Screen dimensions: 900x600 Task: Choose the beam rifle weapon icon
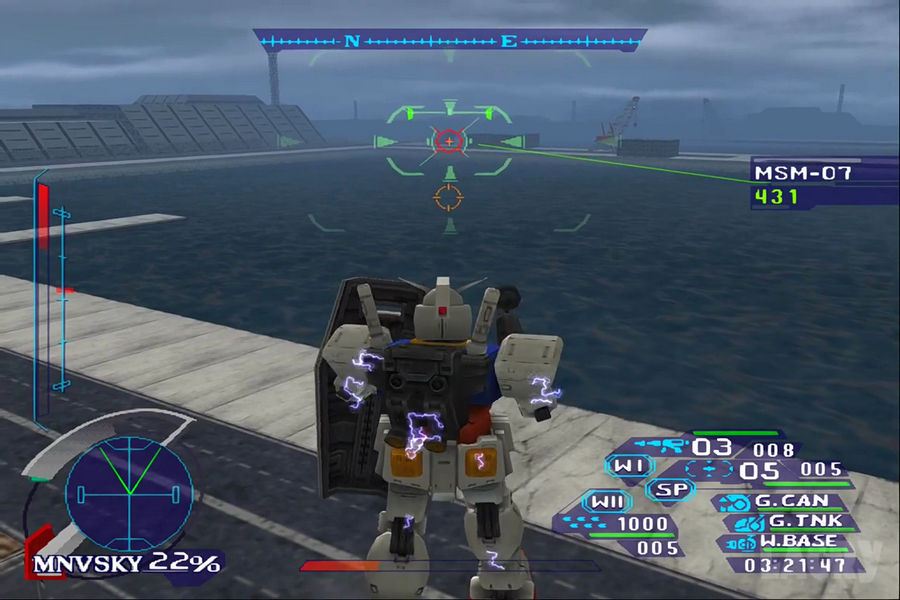coord(667,445)
